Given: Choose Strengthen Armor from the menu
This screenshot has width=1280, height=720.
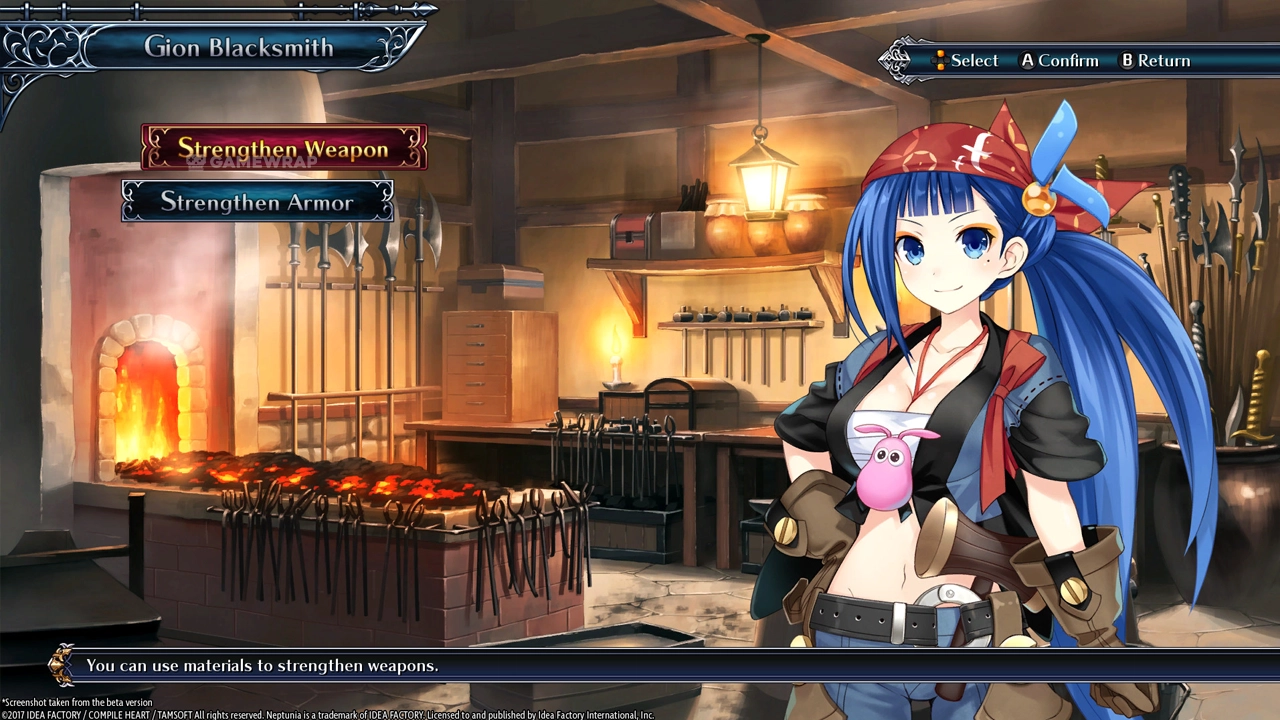Looking at the screenshot, I should (x=257, y=202).
